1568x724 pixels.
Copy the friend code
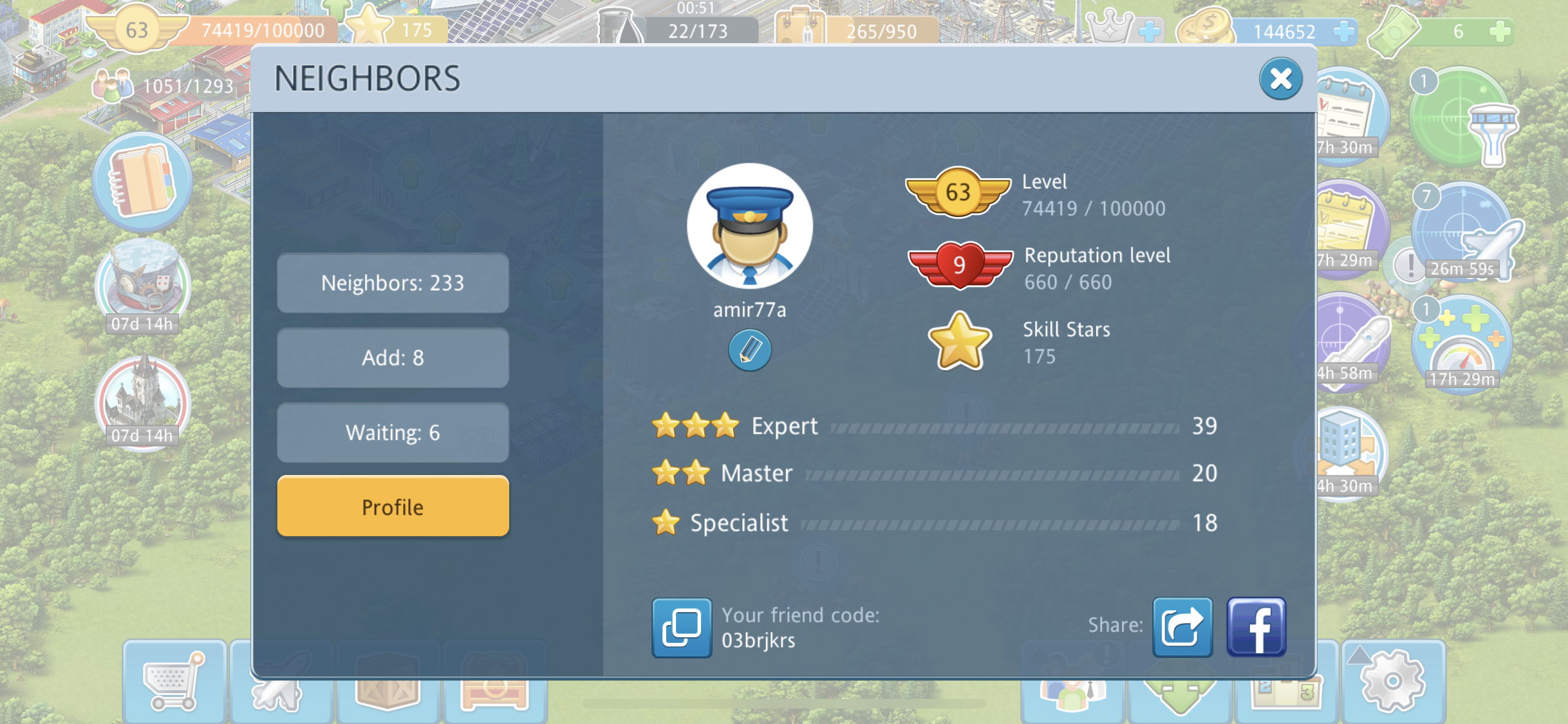click(x=682, y=627)
